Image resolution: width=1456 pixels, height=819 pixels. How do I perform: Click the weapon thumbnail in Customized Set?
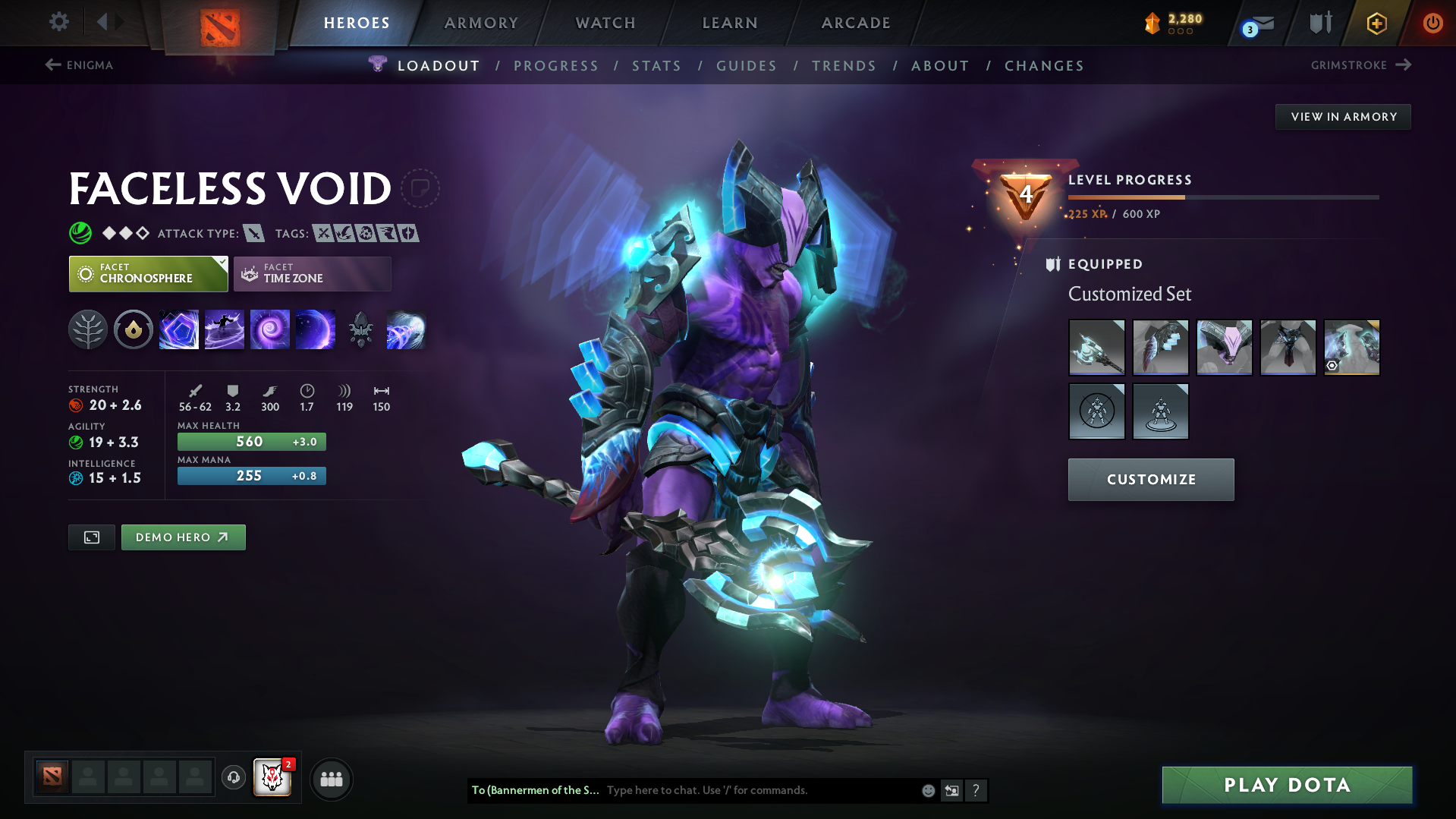click(1096, 348)
